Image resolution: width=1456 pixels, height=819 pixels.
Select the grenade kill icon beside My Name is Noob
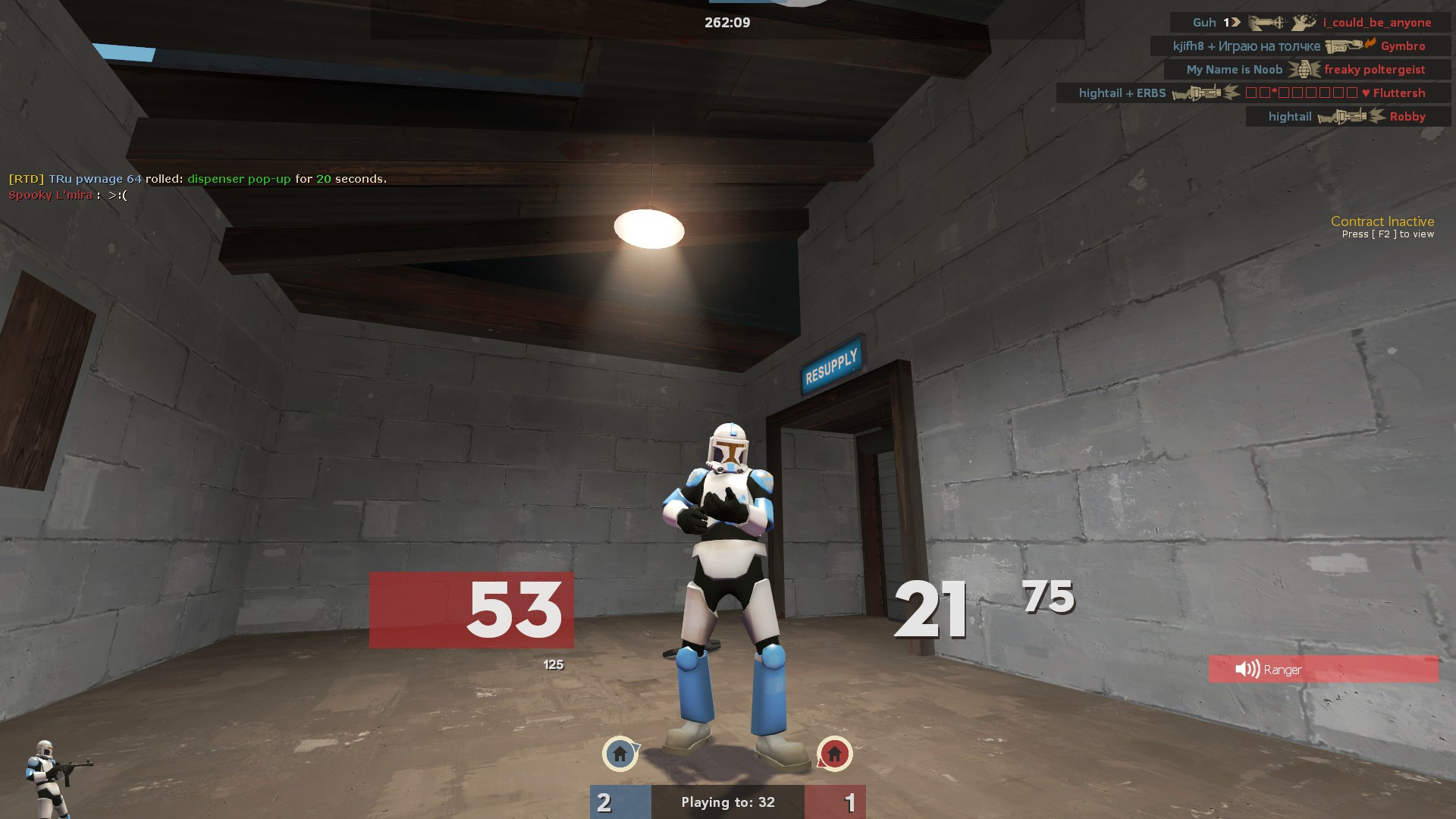pyautogui.click(x=1305, y=69)
